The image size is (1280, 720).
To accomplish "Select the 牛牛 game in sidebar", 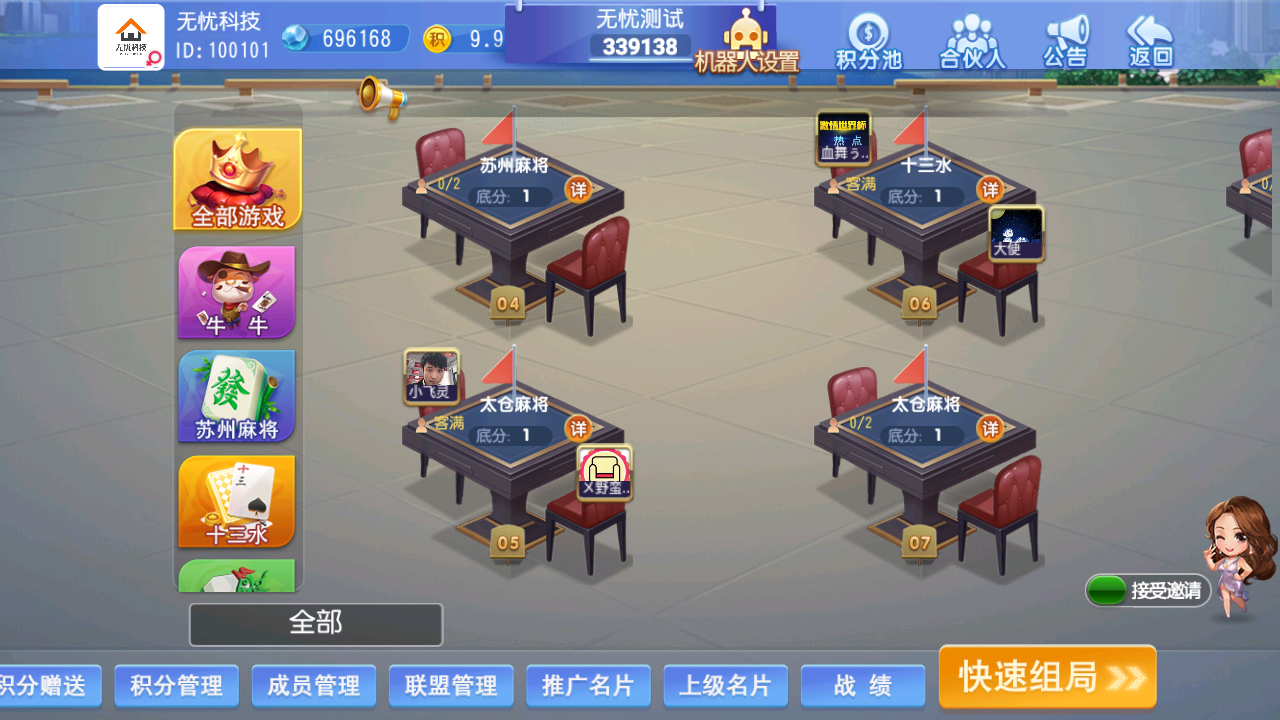I will click(x=236, y=292).
